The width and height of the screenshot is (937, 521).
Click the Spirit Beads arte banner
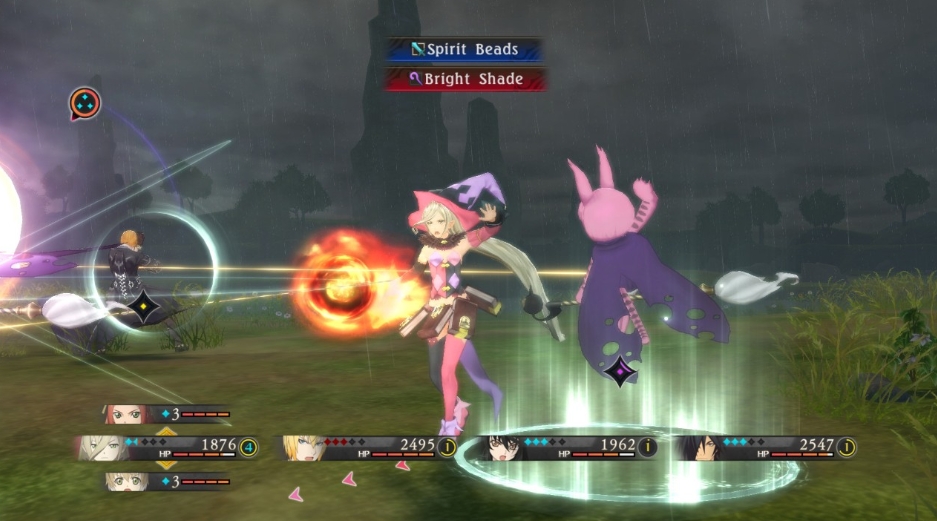tap(466, 48)
